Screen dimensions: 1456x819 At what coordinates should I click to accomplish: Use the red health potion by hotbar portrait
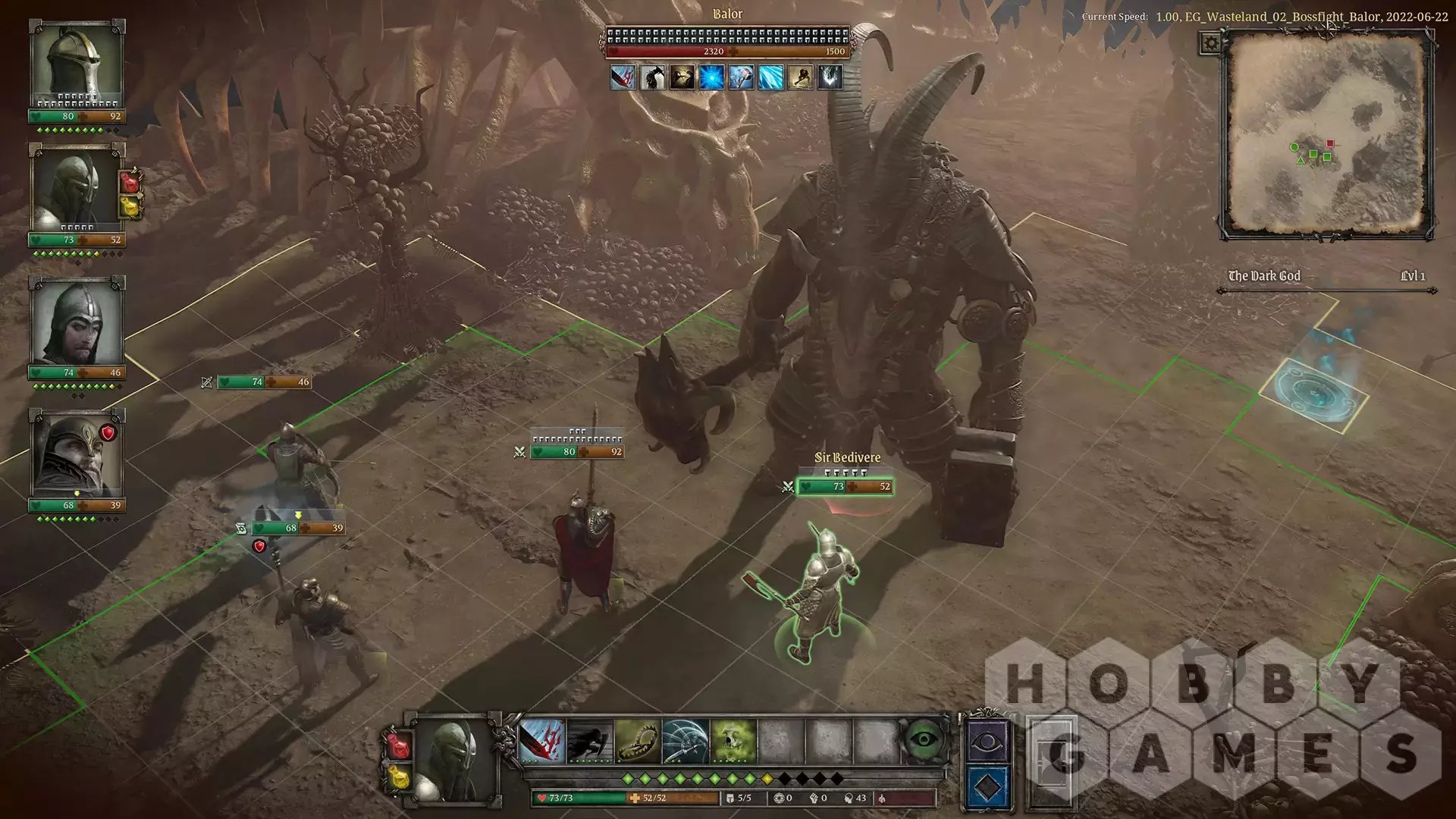point(397,744)
